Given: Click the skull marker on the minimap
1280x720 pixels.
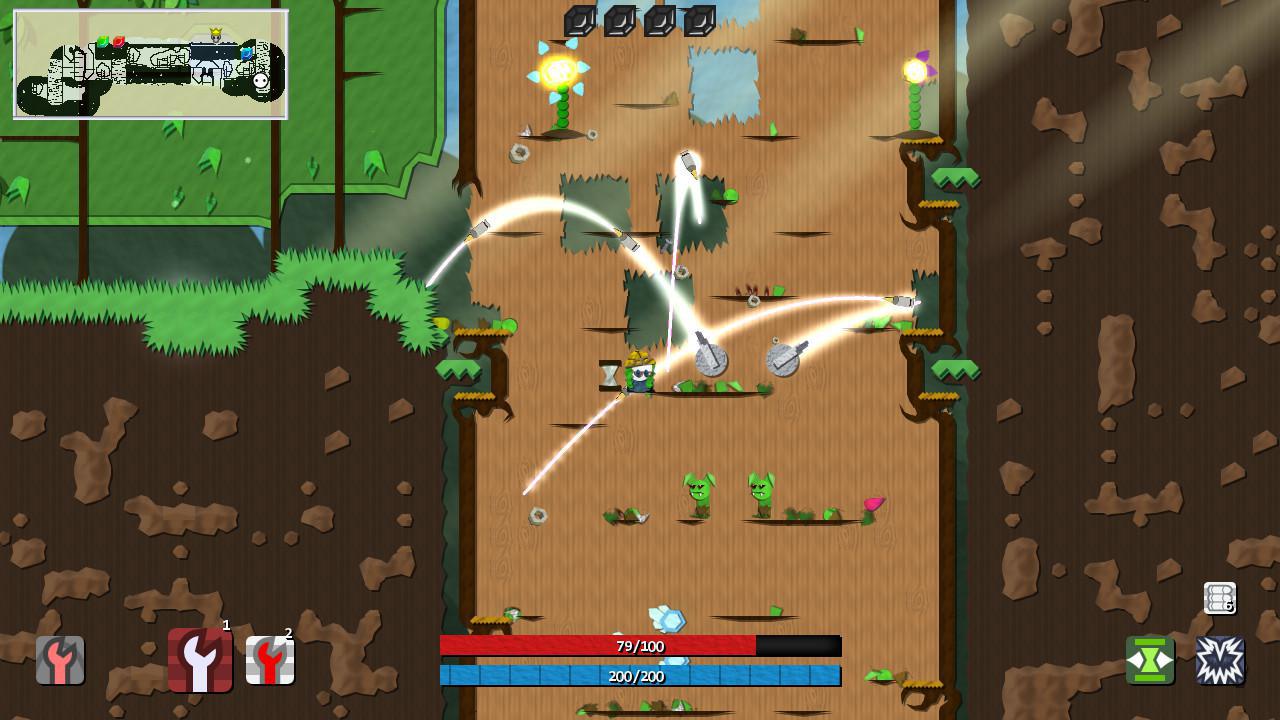Looking at the screenshot, I should click(x=261, y=81).
